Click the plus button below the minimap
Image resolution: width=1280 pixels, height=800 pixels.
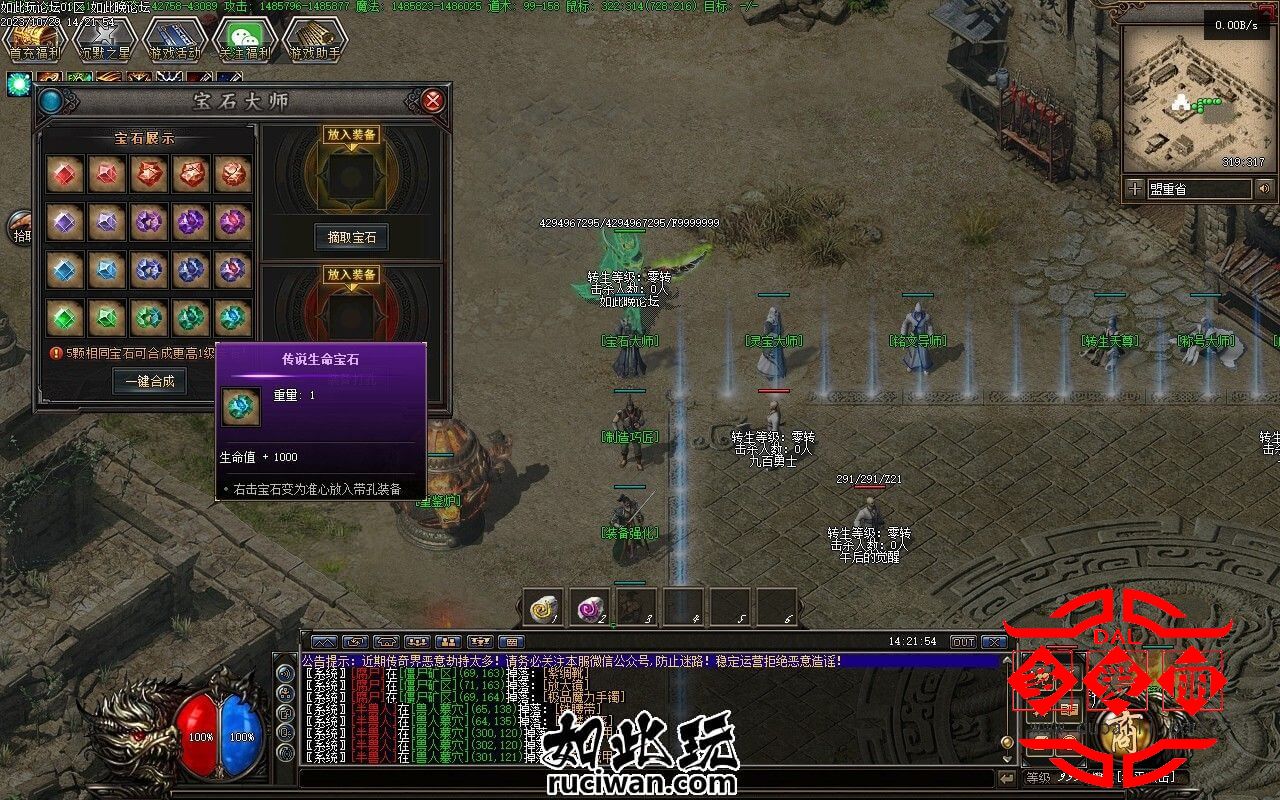1134,188
